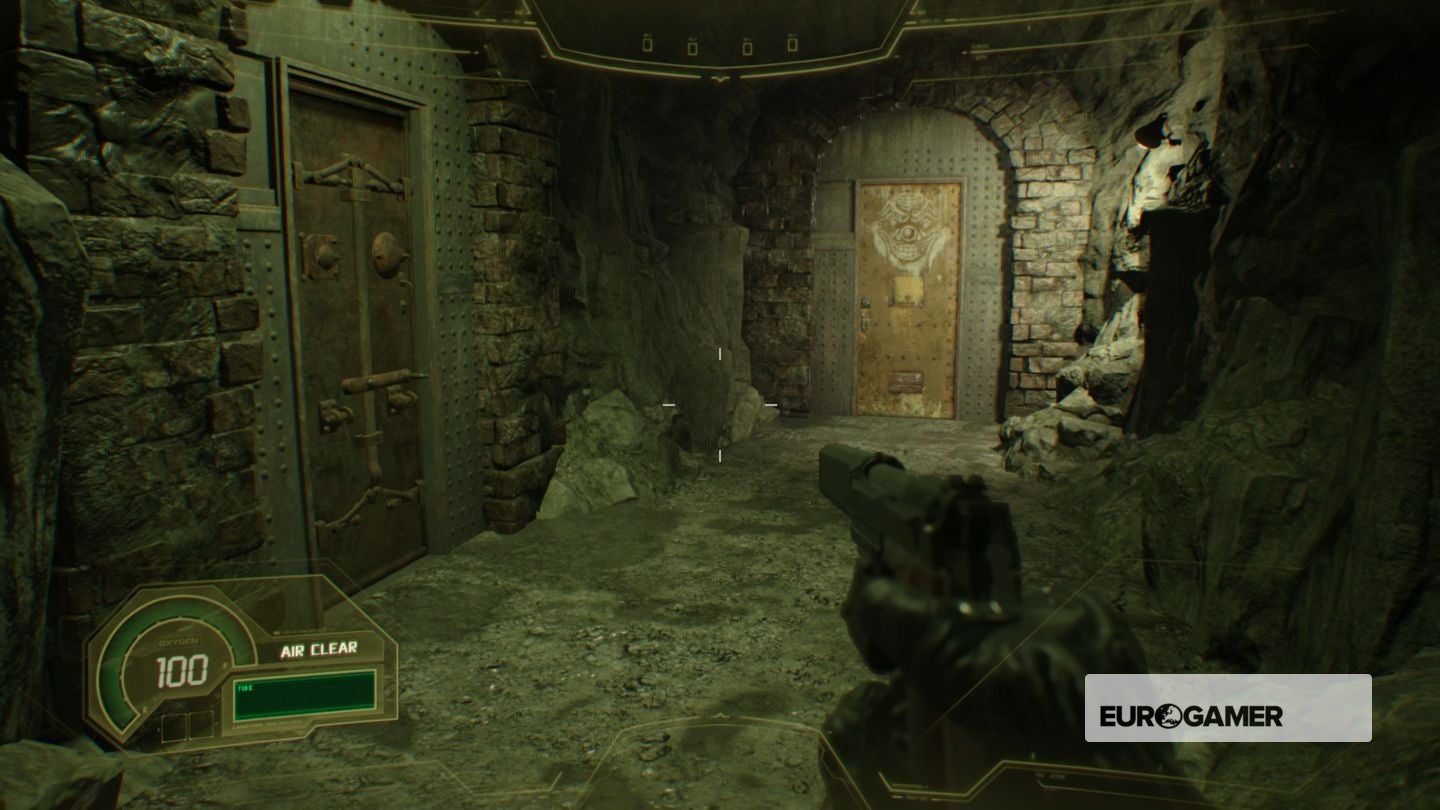This screenshot has height=810, width=1440.
Task: Toggle the right square slot below the oxygen gauge
Action: tap(200, 725)
